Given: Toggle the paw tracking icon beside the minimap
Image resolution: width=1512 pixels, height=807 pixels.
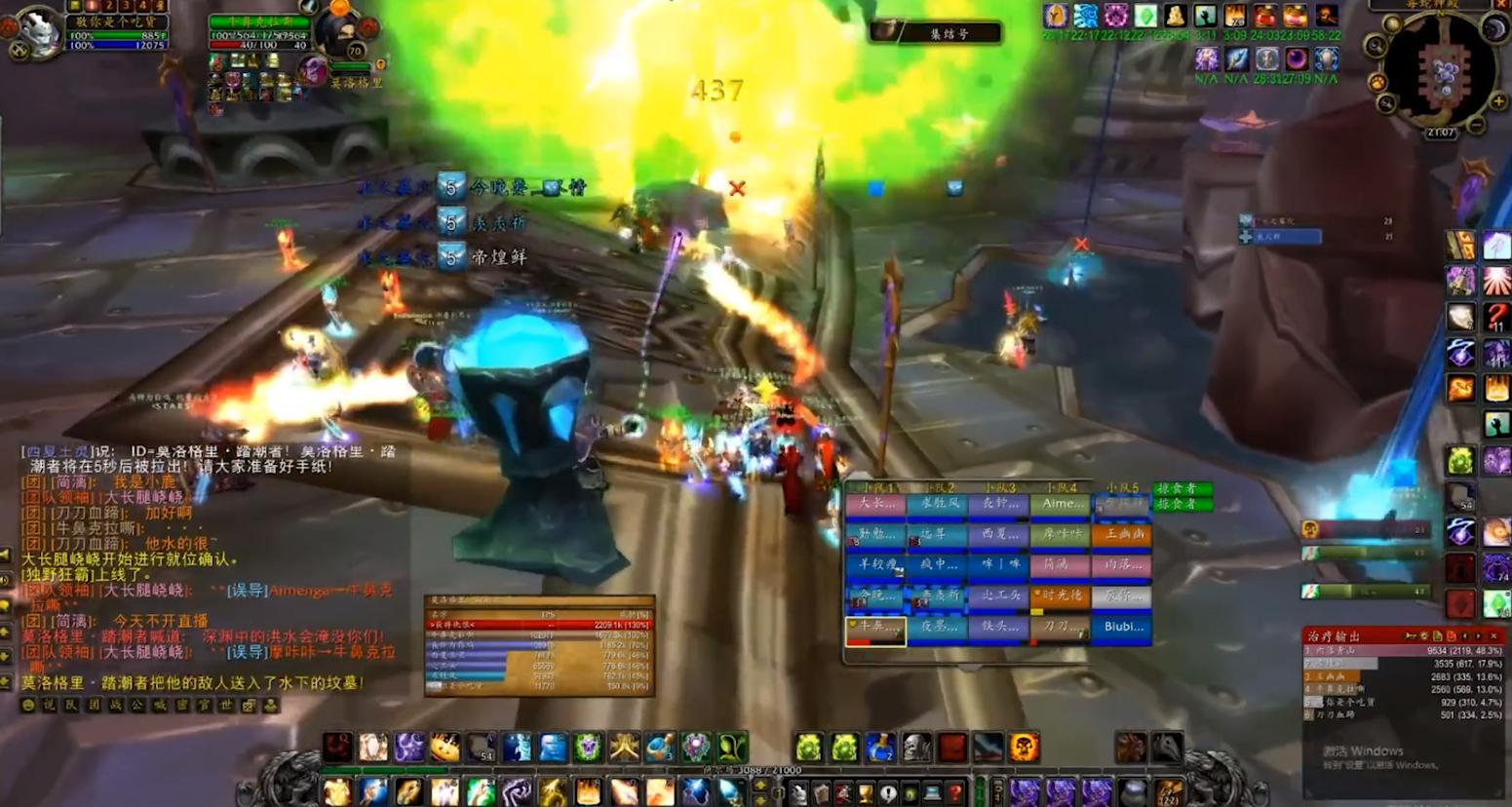Looking at the screenshot, I should tap(1379, 82).
